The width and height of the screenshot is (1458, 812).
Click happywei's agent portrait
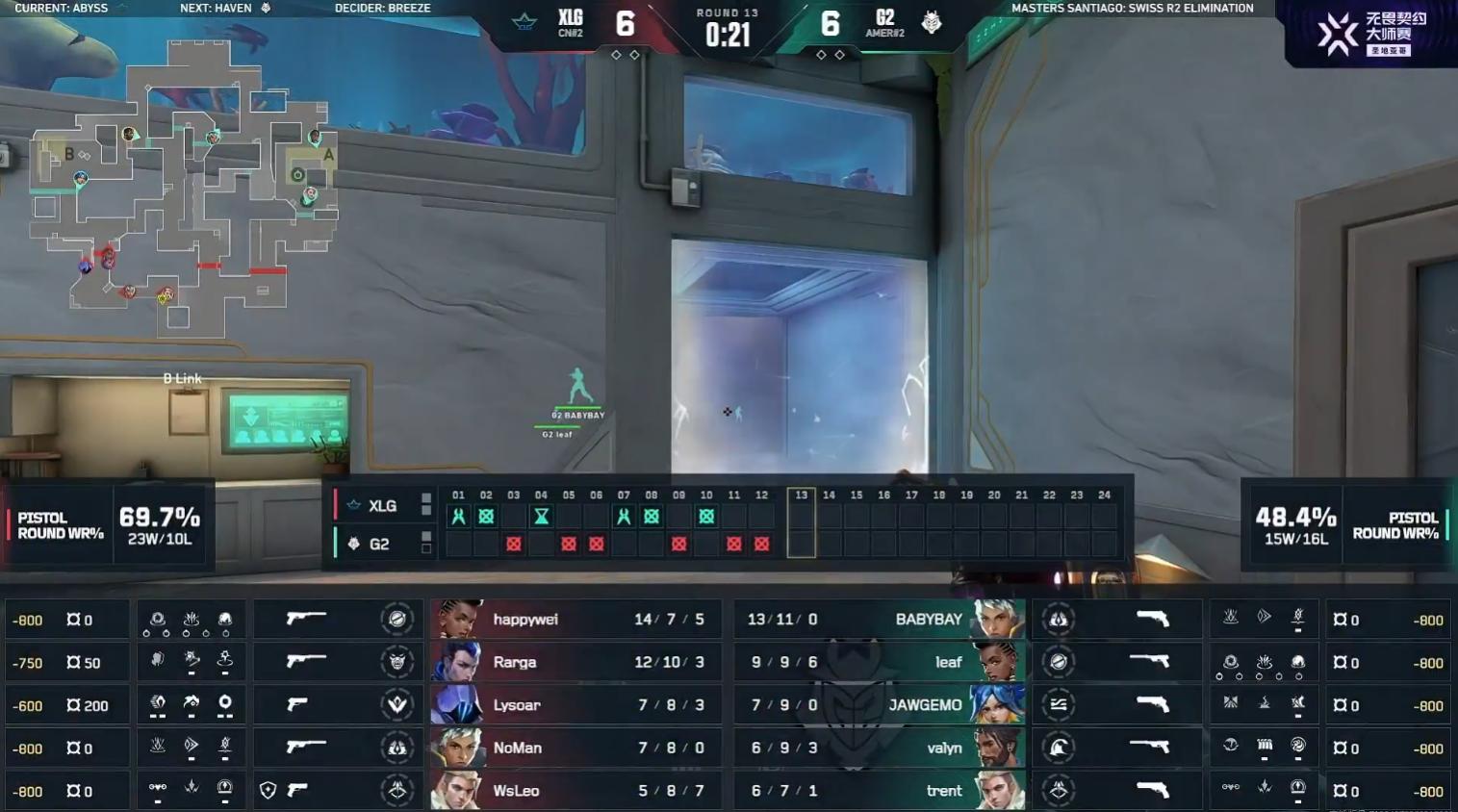(457, 620)
